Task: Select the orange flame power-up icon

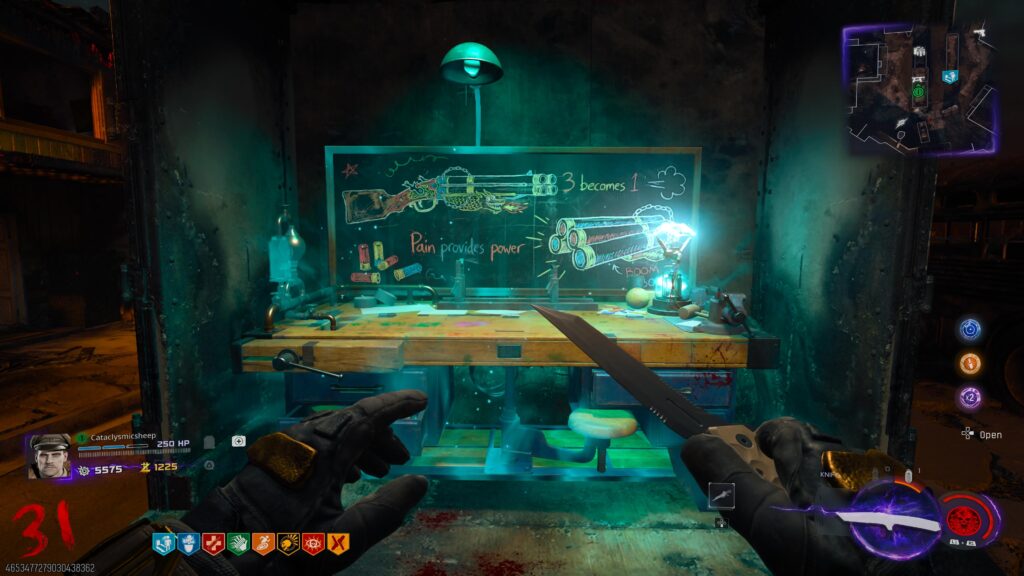Action: (969, 363)
